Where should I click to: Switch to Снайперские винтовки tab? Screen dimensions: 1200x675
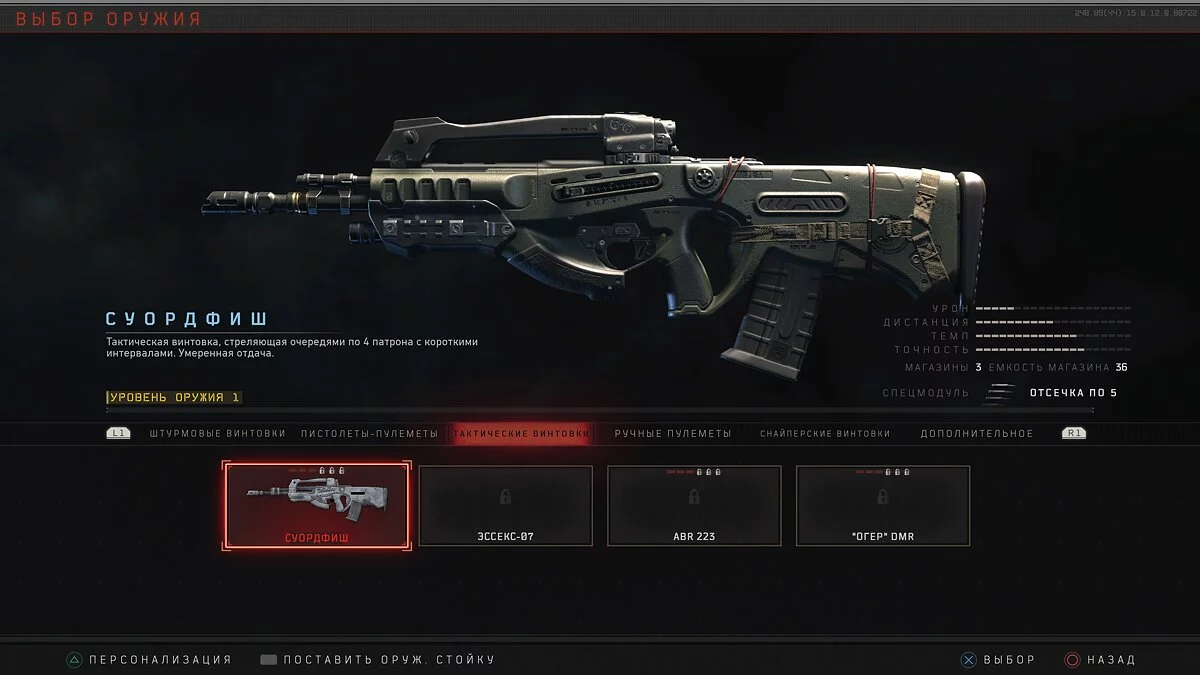[x=824, y=433]
